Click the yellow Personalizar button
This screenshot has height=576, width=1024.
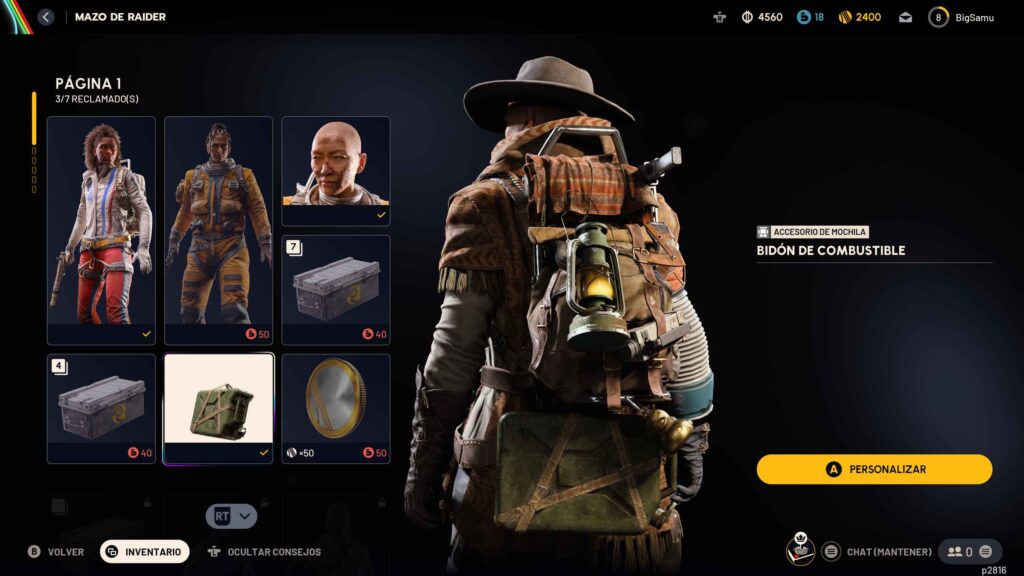874,469
